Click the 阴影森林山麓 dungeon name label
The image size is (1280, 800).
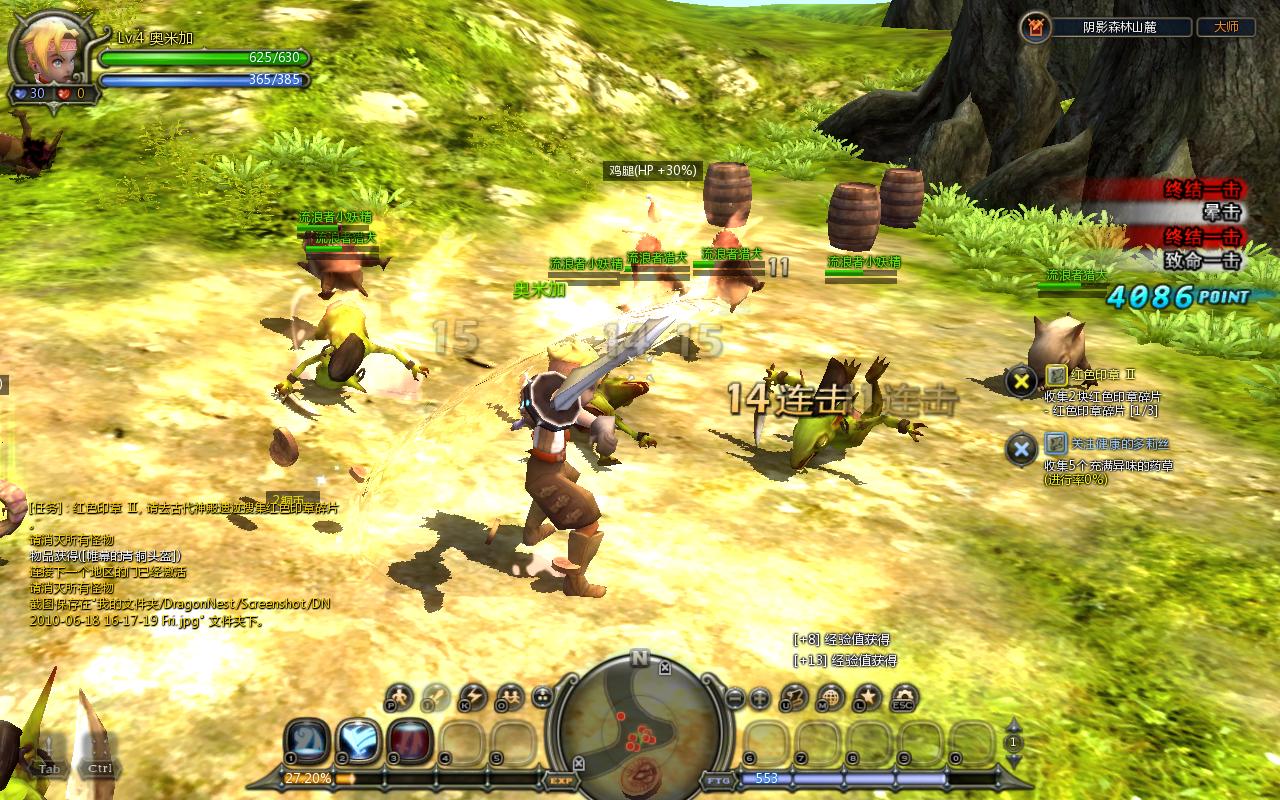(1119, 28)
